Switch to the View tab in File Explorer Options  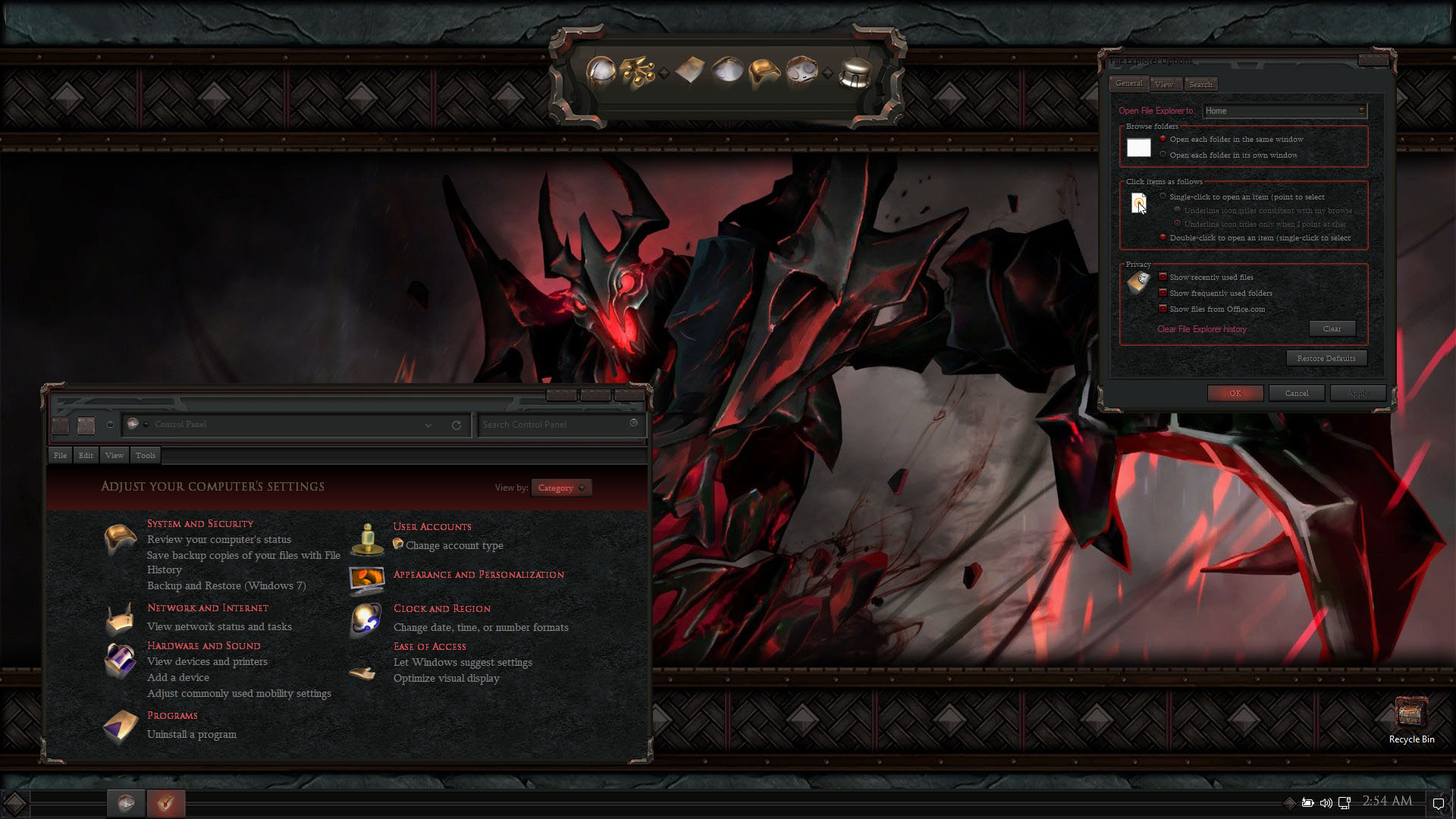1164,84
